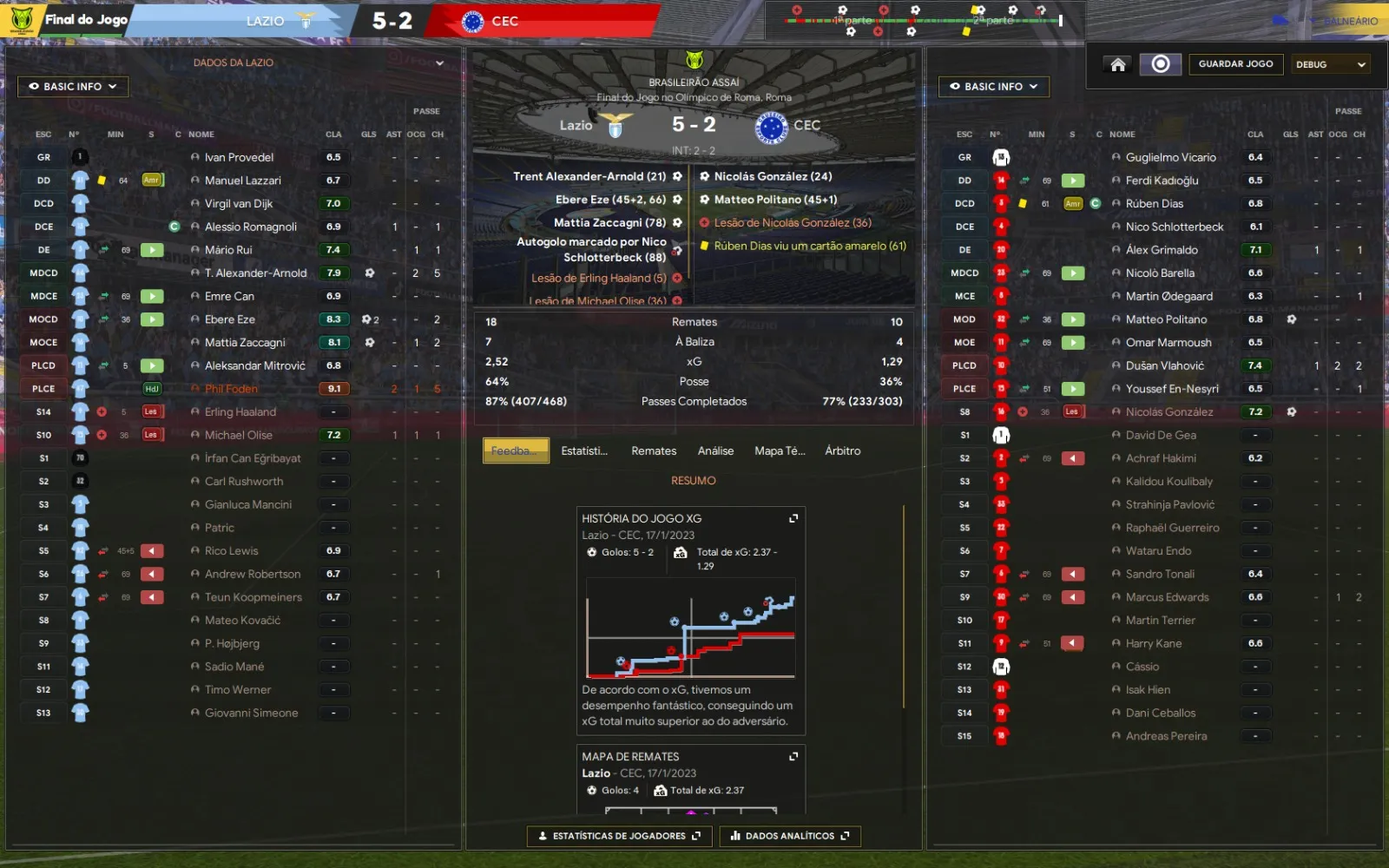Image resolution: width=1389 pixels, height=868 pixels.
Task: Switch to the Estatísticas tab
Action: tap(584, 450)
